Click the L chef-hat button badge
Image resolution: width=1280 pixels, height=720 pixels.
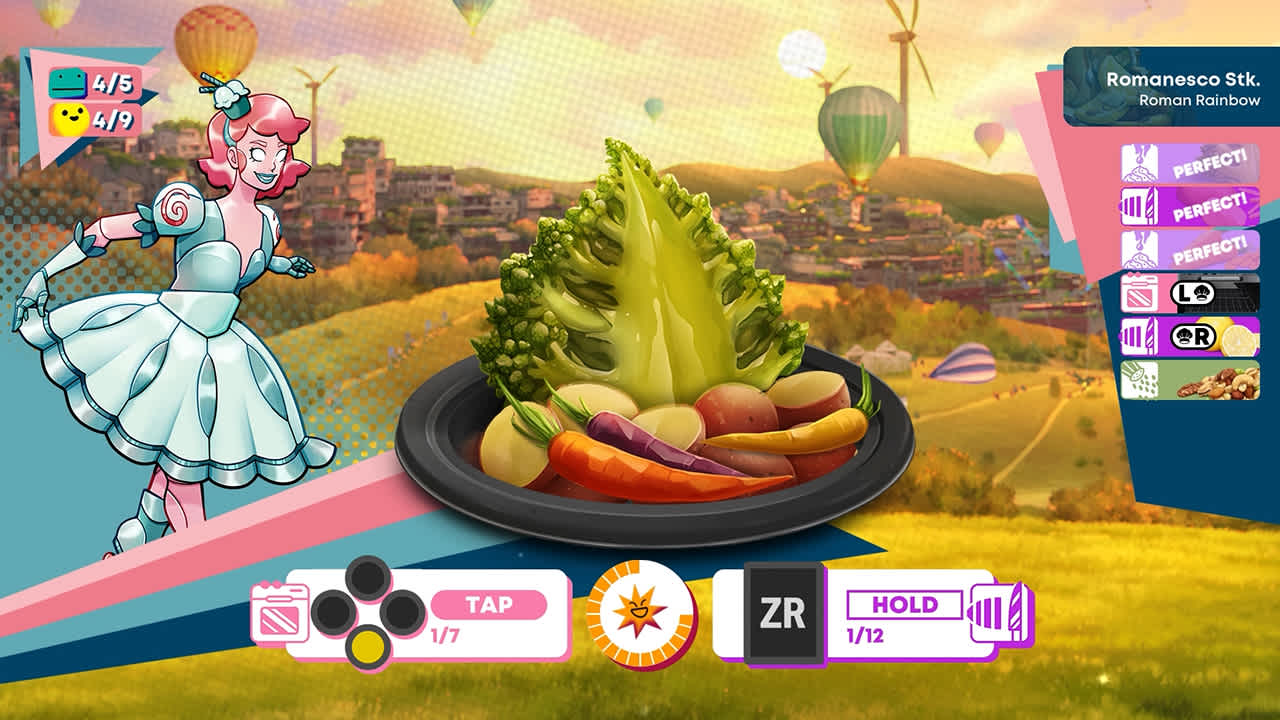[x=1193, y=292]
